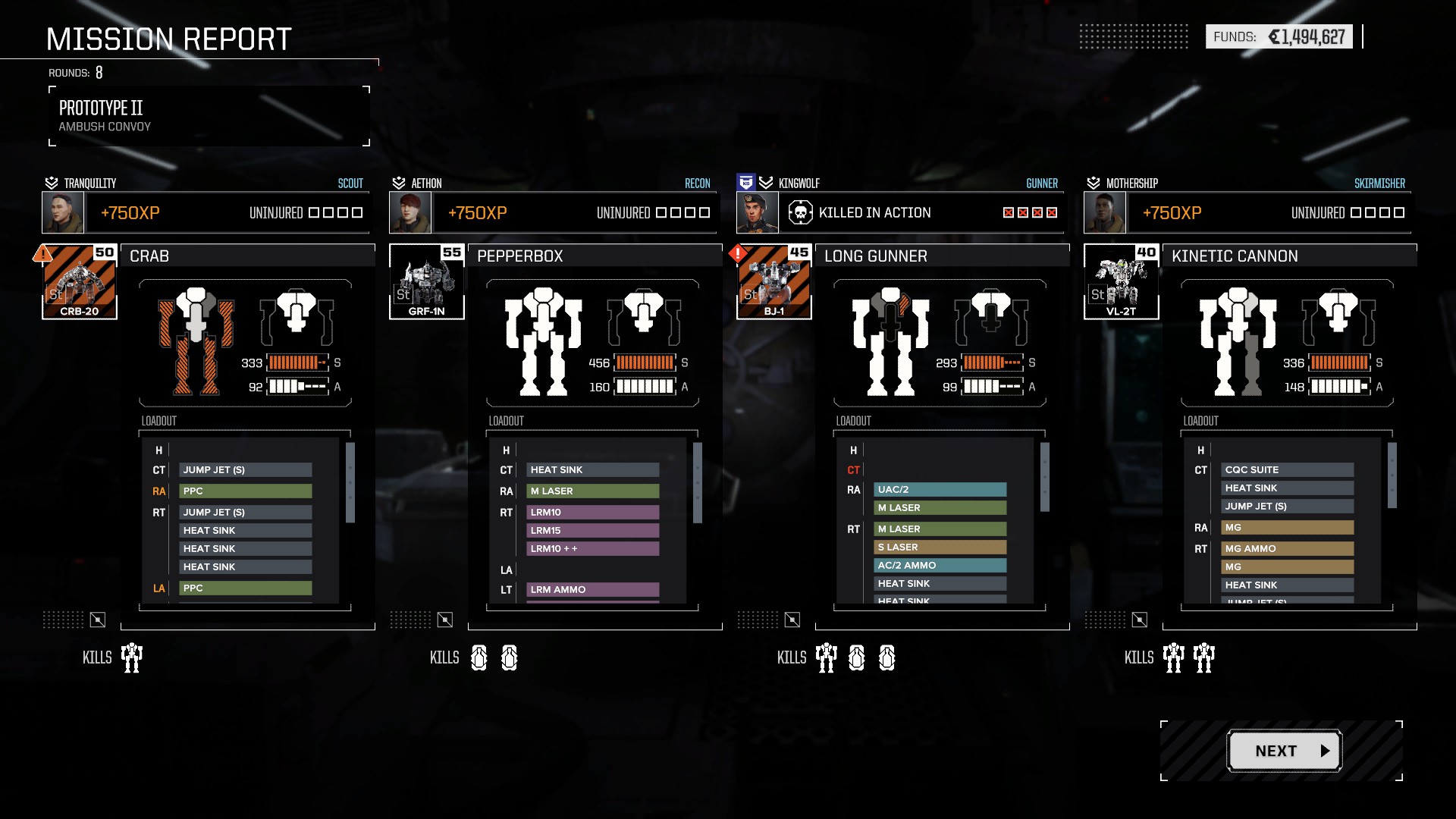This screenshot has width=1456, height=819.
Task: Click the Pepperbox loadout scrollbar
Action: [698, 483]
